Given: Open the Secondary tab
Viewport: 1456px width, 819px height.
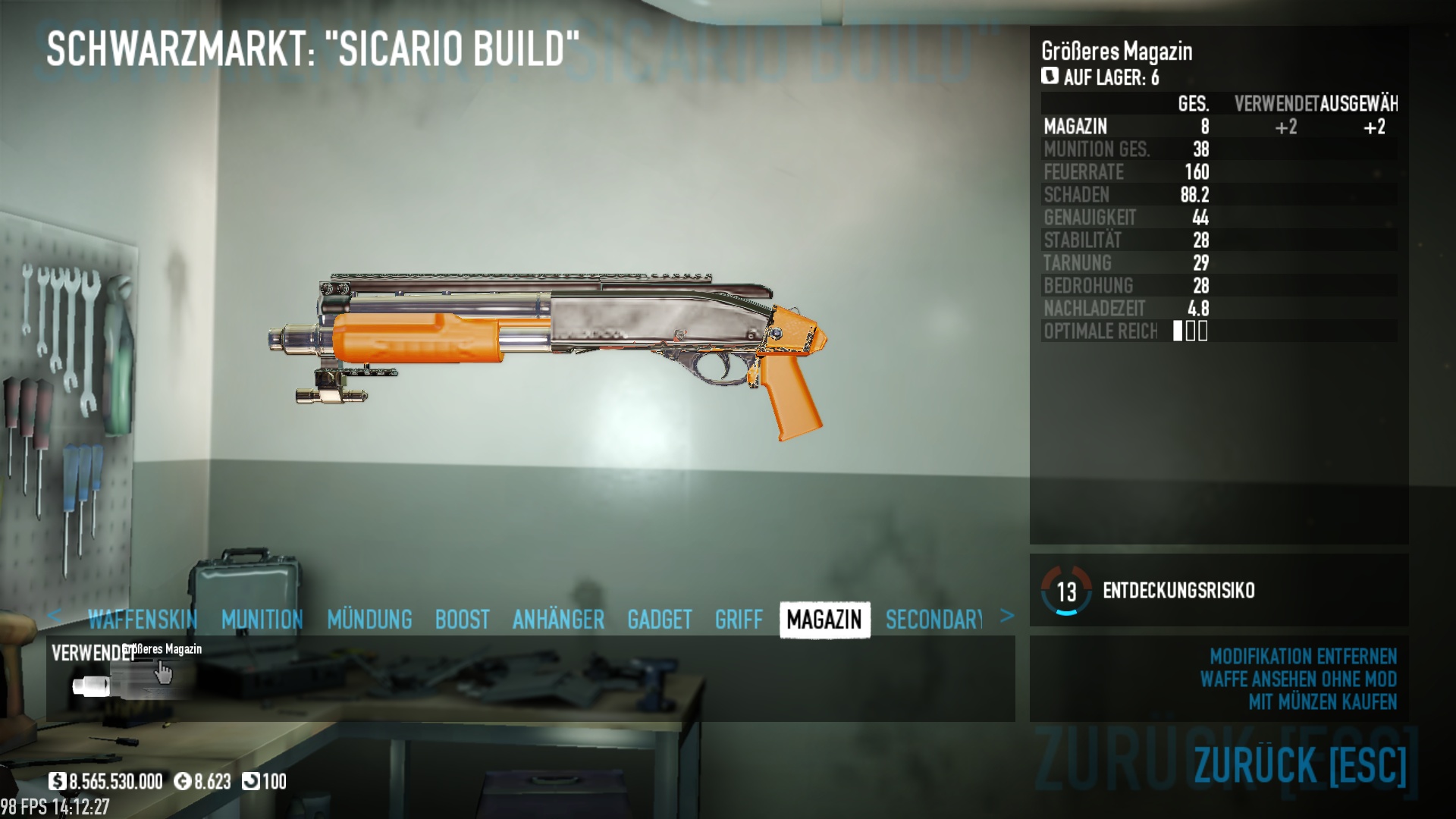Looking at the screenshot, I should click(x=934, y=620).
